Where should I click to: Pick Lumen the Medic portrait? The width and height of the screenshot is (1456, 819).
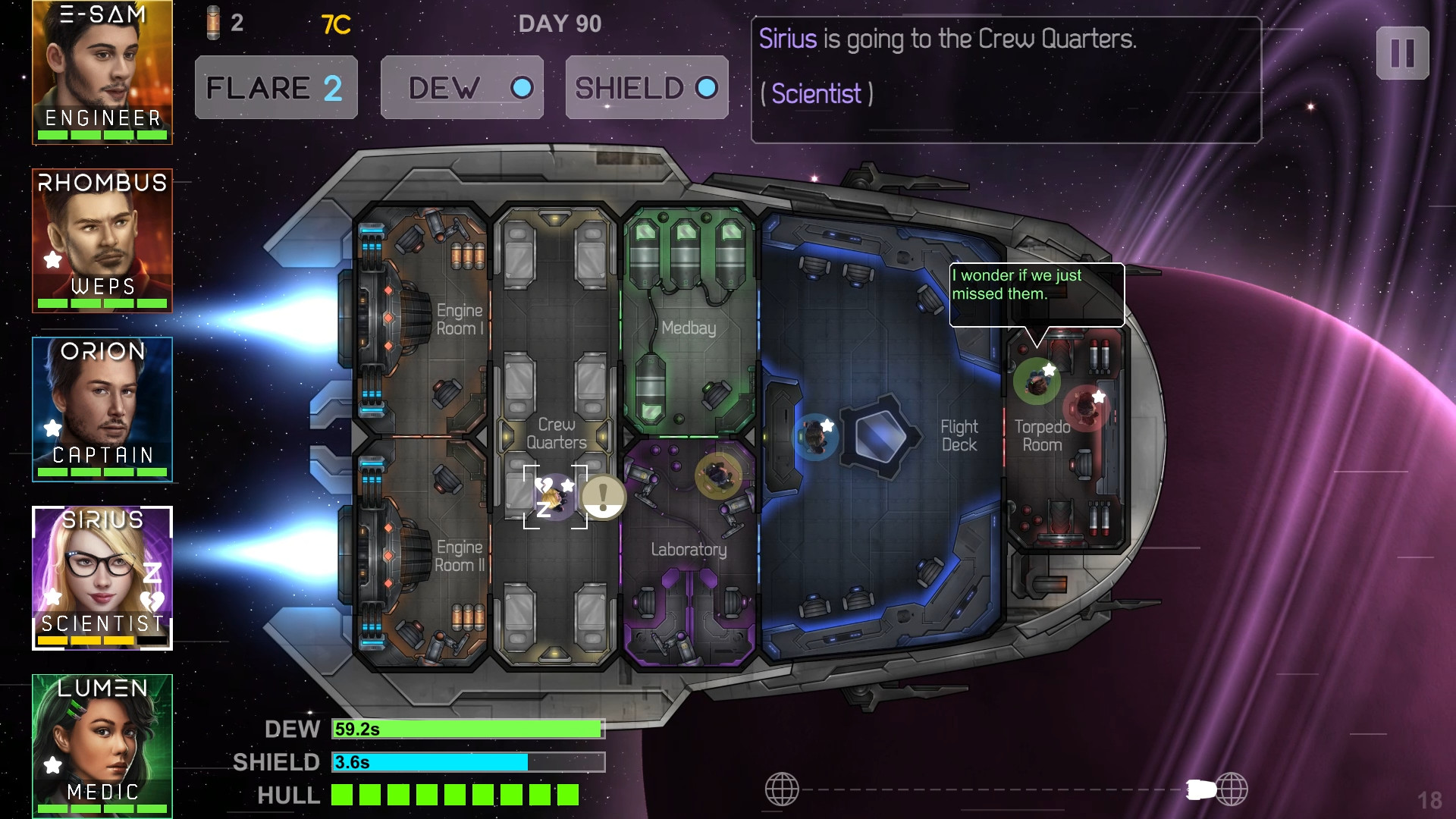coord(102,745)
